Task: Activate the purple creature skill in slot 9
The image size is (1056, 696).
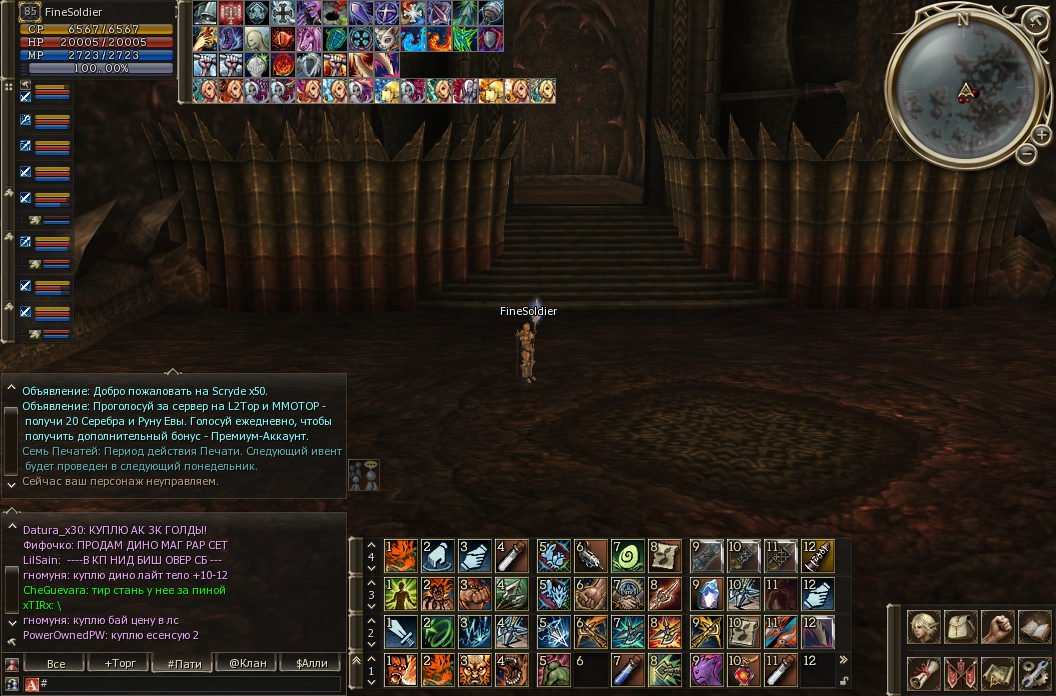Action: [x=706, y=669]
